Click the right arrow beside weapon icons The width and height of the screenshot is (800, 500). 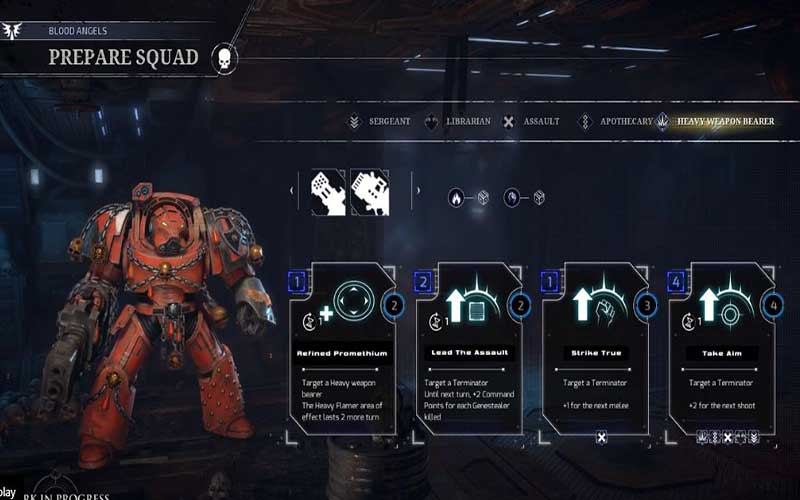pos(418,192)
